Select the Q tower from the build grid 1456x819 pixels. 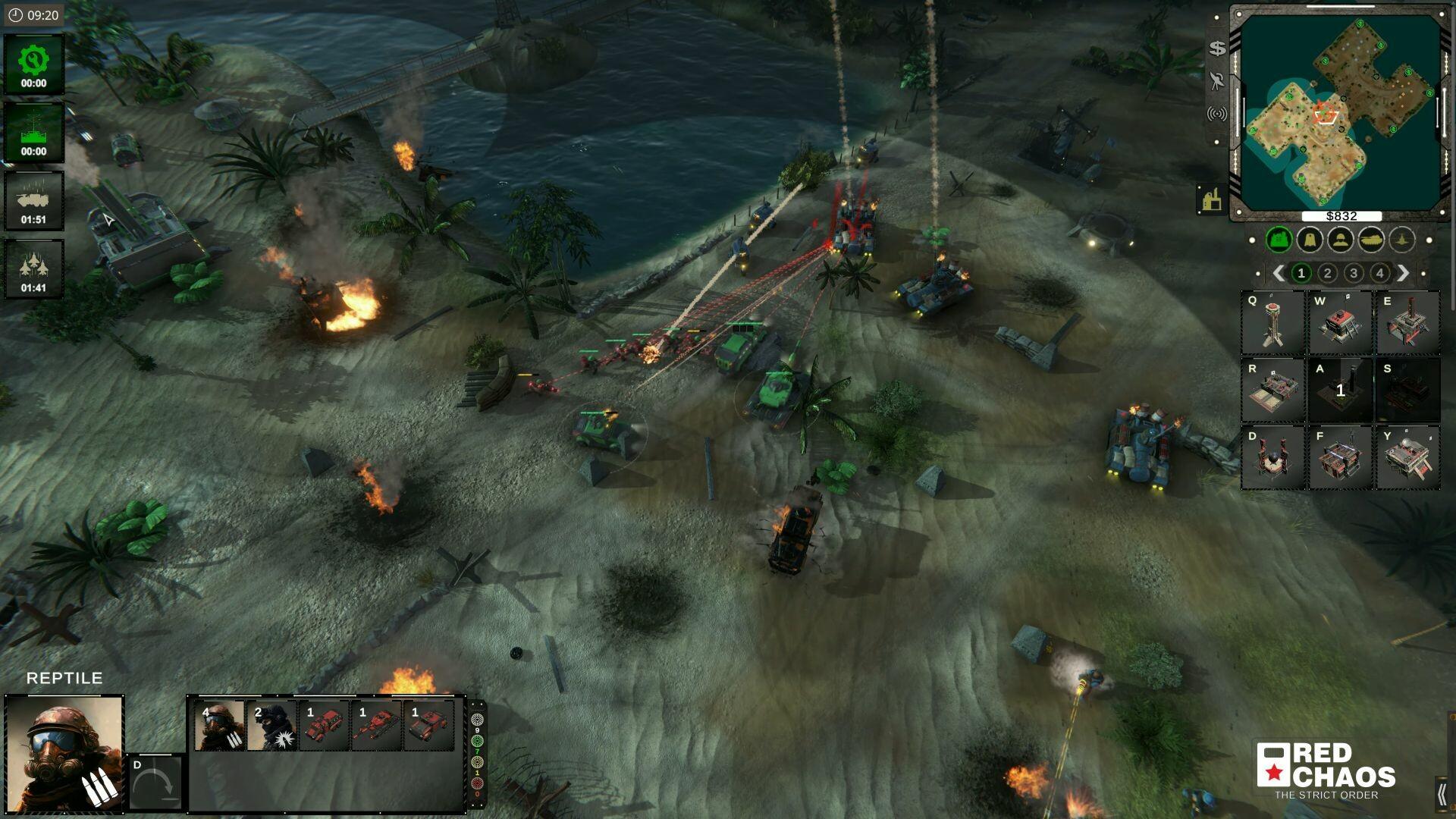pos(1274,322)
